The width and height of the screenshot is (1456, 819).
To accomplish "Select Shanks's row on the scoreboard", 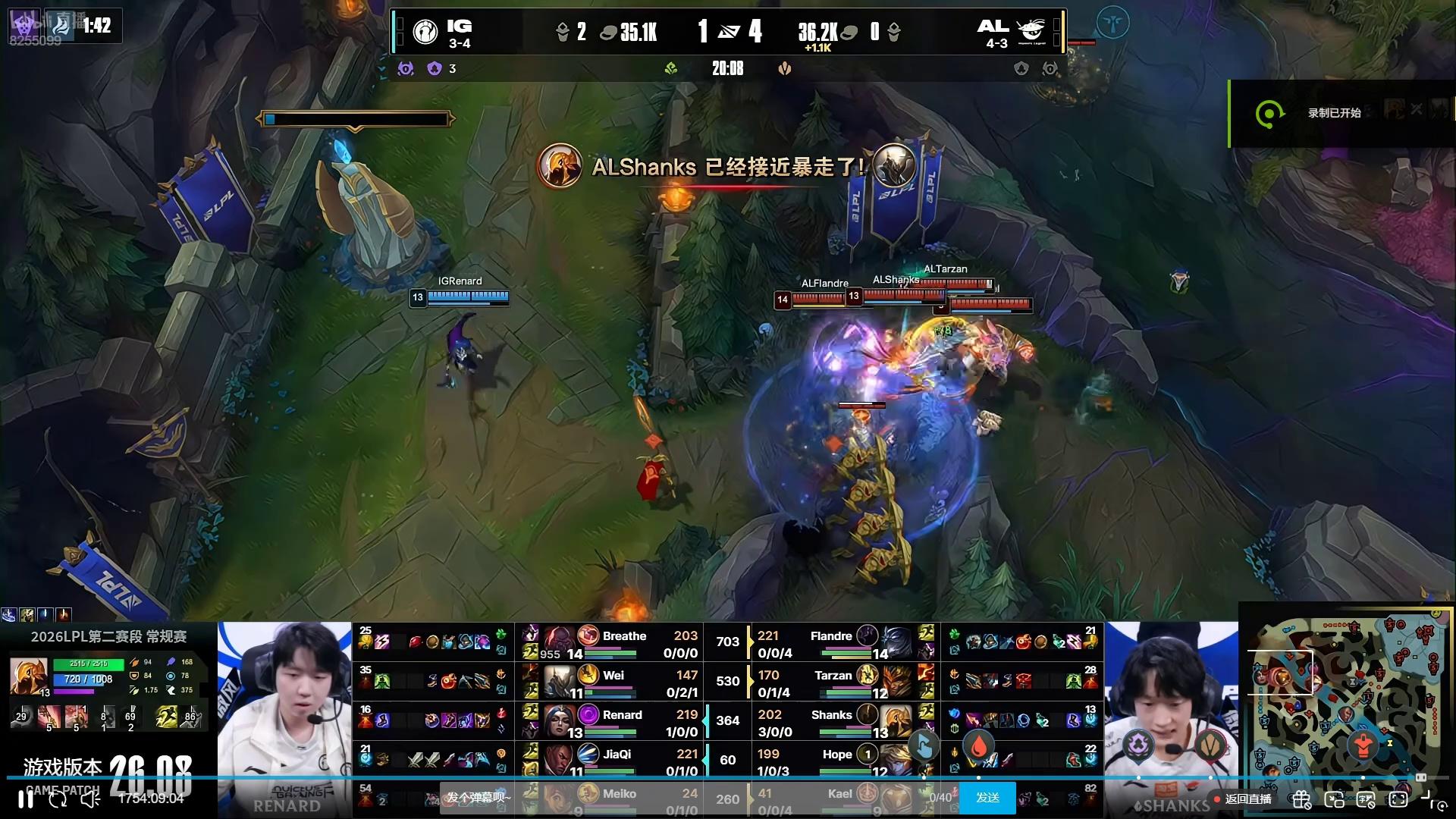I will 831,722.
